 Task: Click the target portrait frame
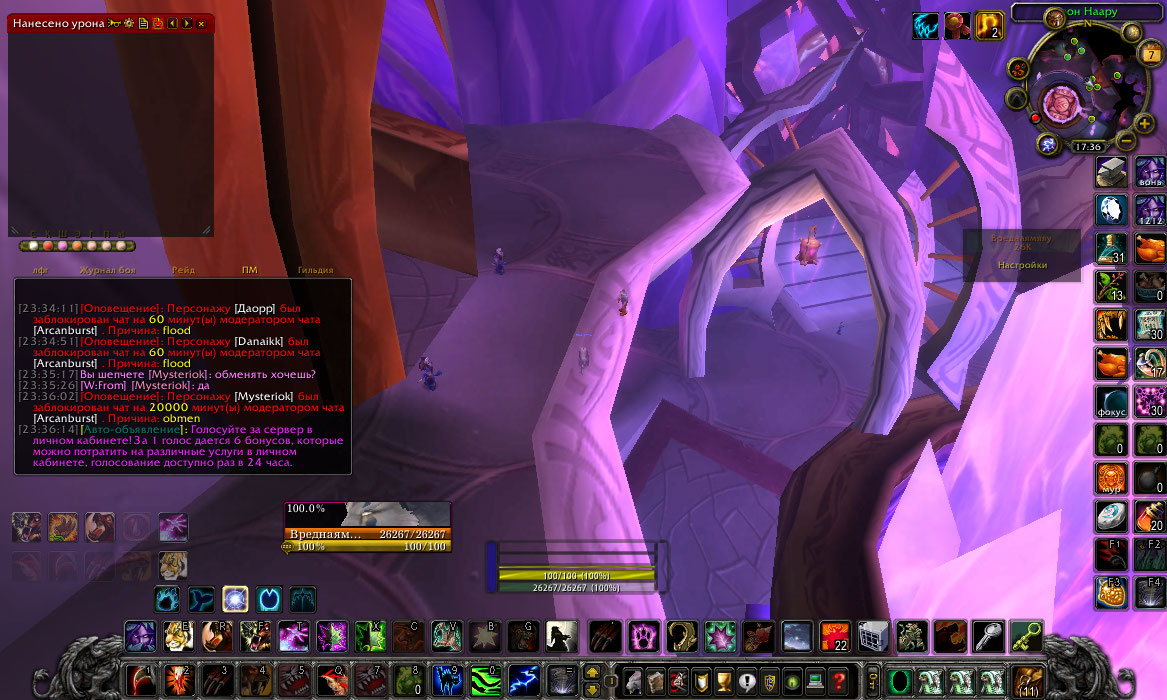pyautogui.click(x=396, y=514)
